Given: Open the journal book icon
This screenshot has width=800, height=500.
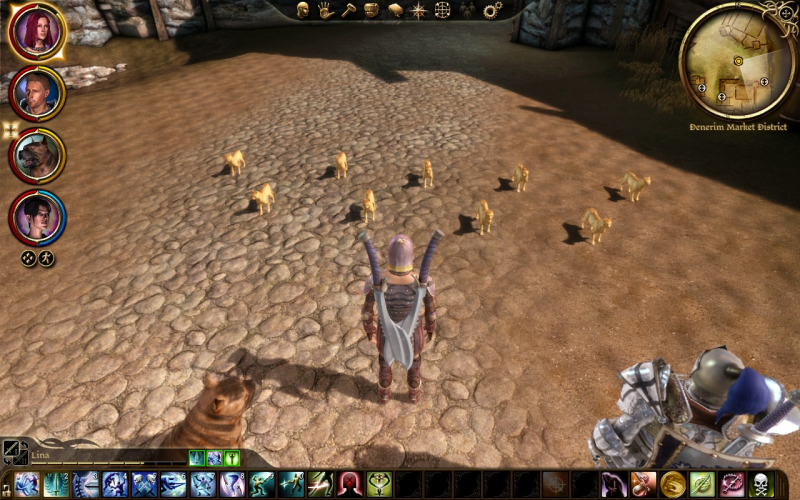Looking at the screenshot, I should point(395,10).
